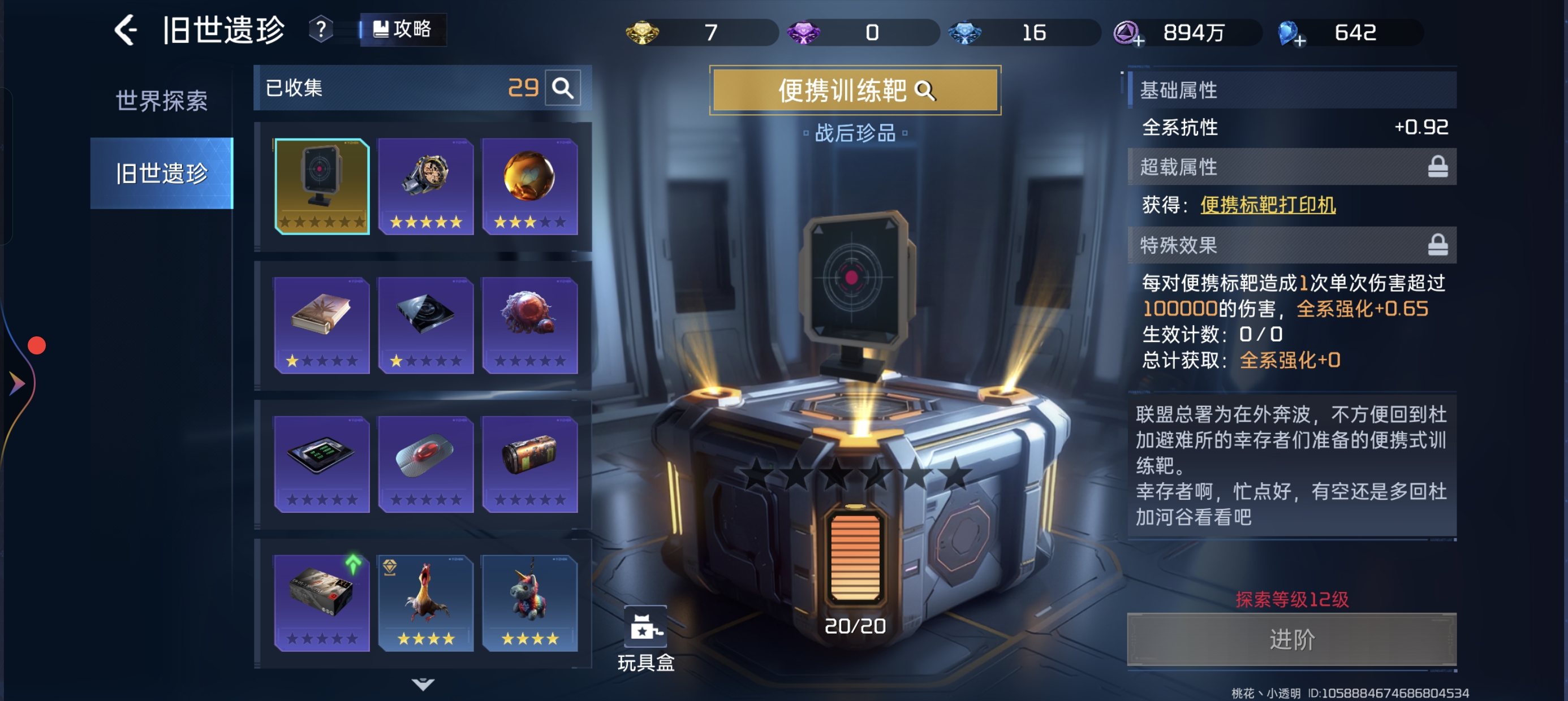The width and height of the screenshot is (1568, 701).
Task: Switch to the 世界探索 tab
Action: tap(161, 101)
